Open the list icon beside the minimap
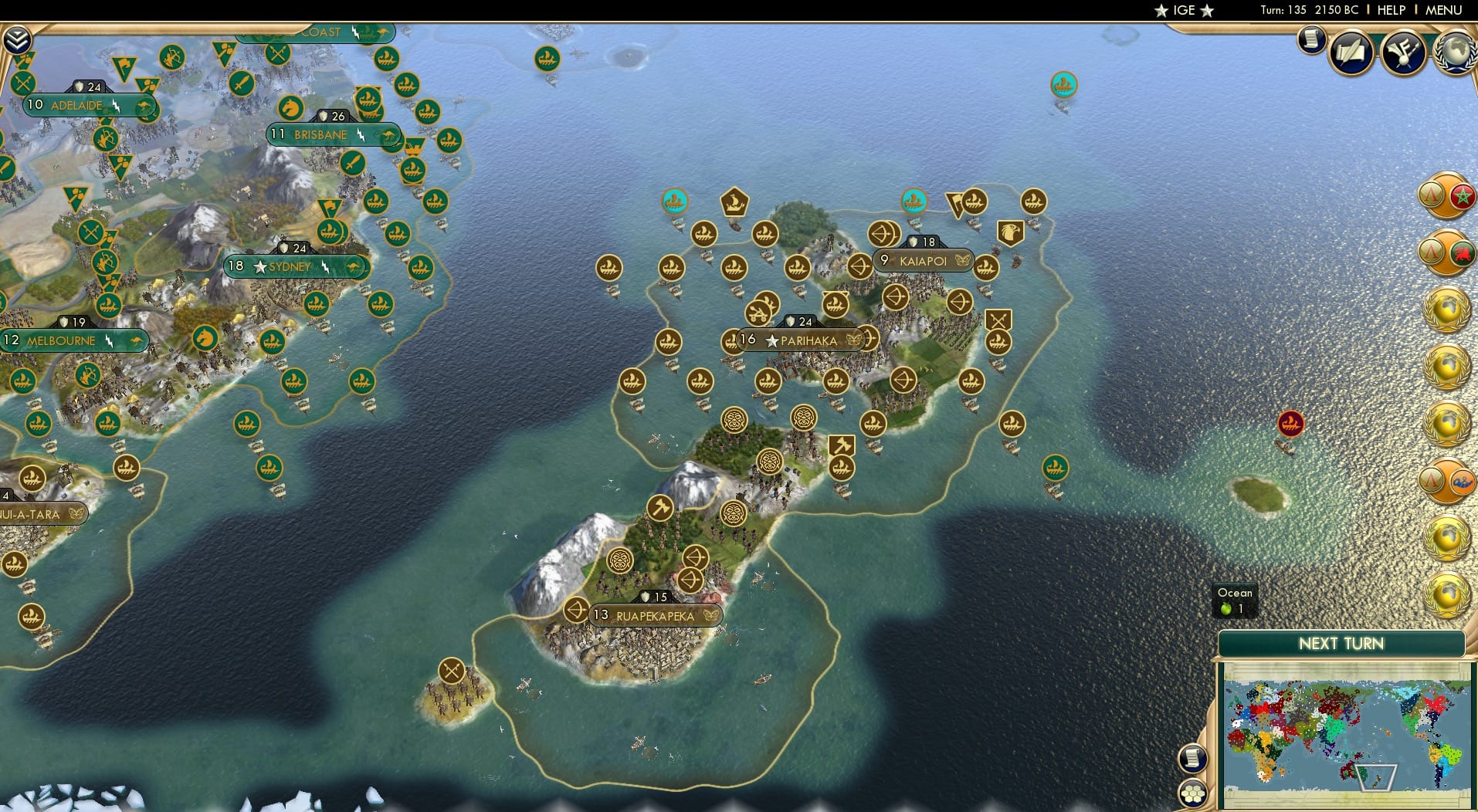Viewport: 1478px width, 812px height. tap(1194, 760)
